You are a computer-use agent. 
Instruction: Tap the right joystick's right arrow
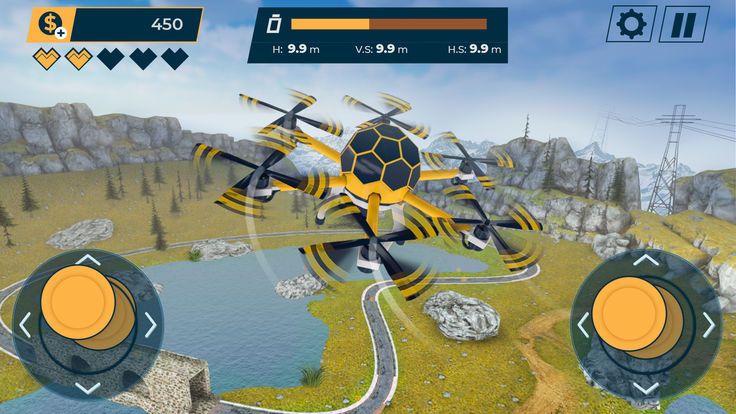coord(709,324)
